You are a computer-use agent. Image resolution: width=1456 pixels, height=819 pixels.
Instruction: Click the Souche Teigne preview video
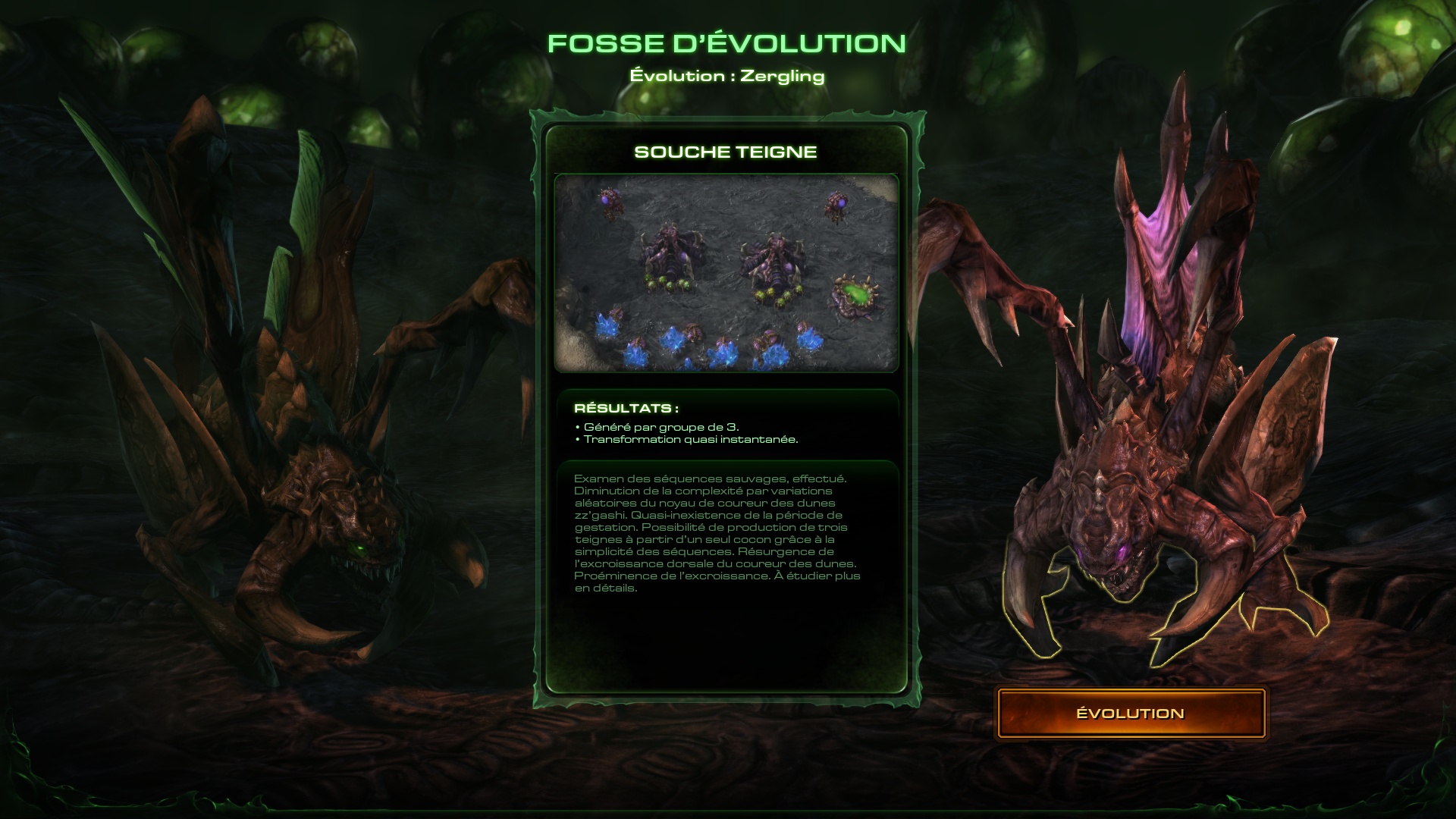pyautogui.click(x=726, y=273)
